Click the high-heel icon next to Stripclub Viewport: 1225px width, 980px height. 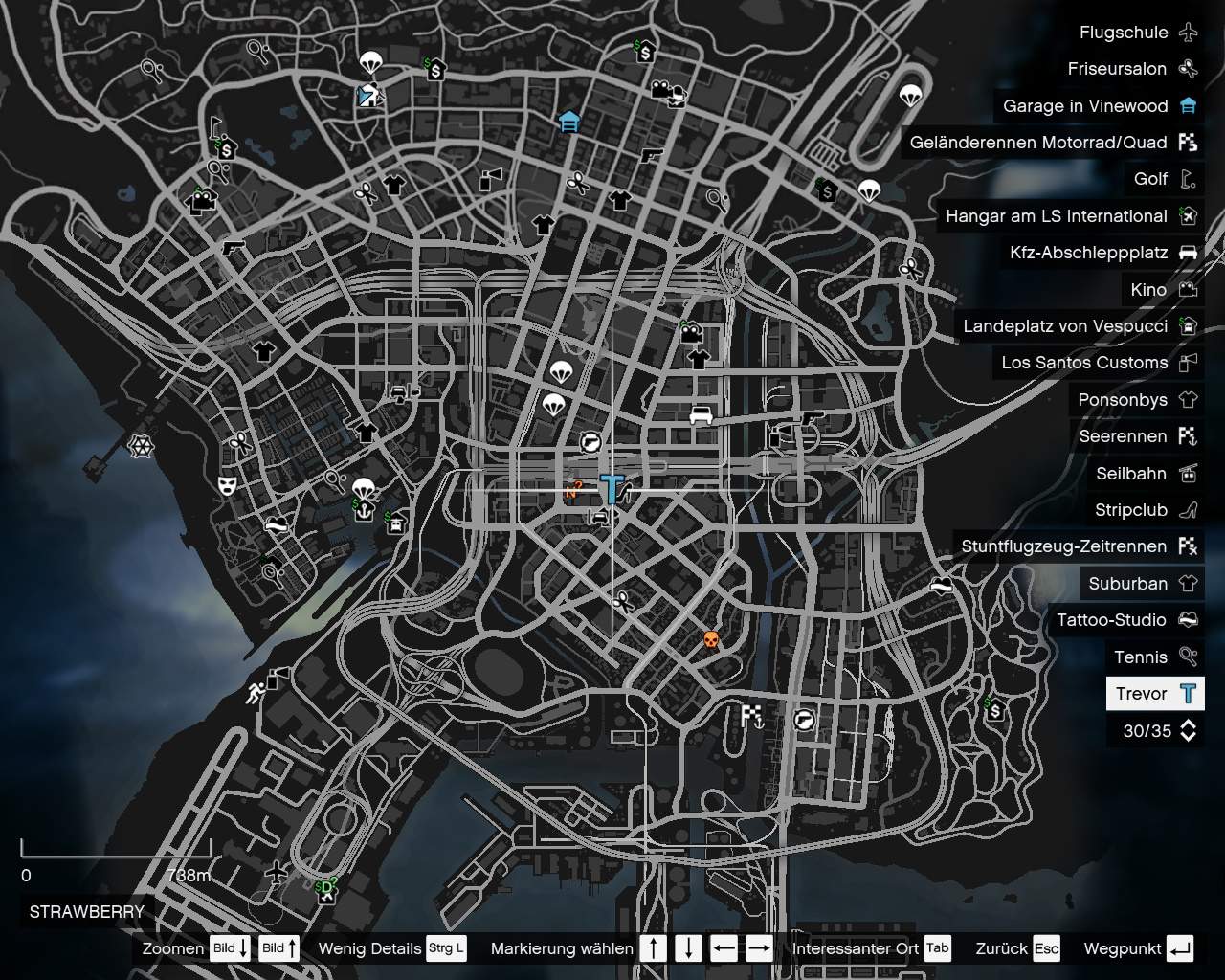(x=1187, y=510)
